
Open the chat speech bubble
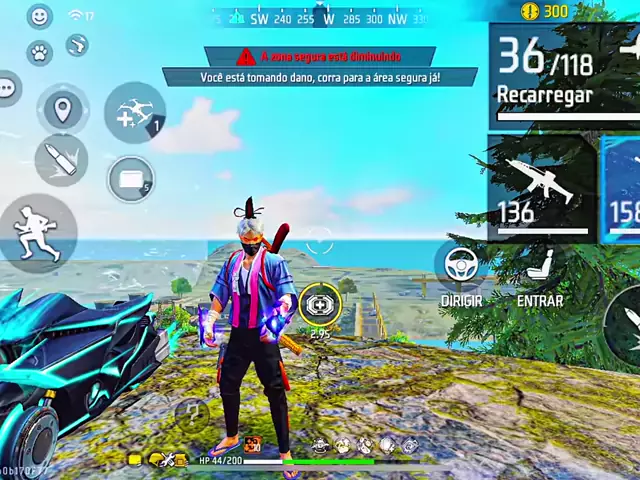coord(8,88)
